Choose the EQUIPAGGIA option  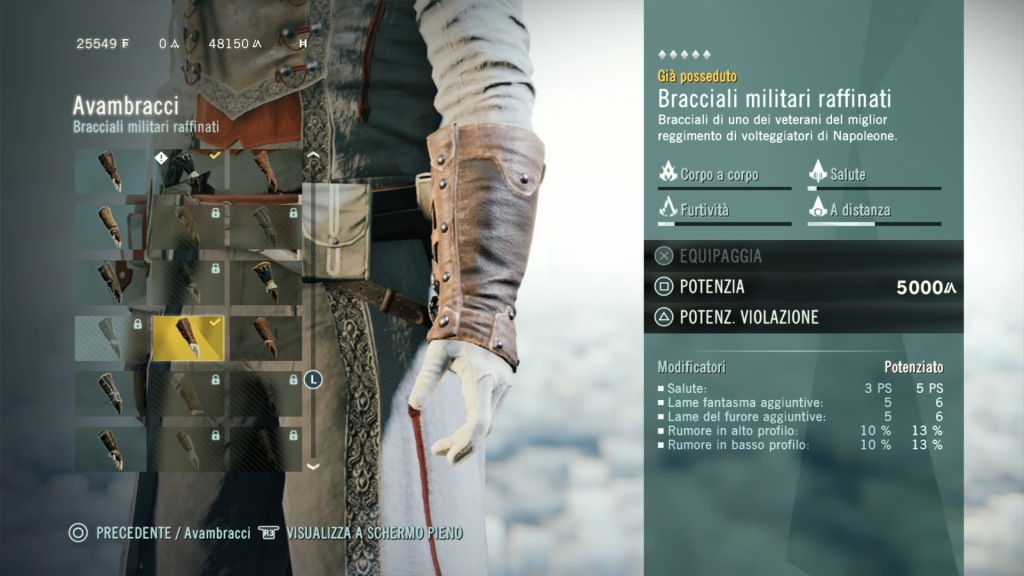[x=720, y=256]
